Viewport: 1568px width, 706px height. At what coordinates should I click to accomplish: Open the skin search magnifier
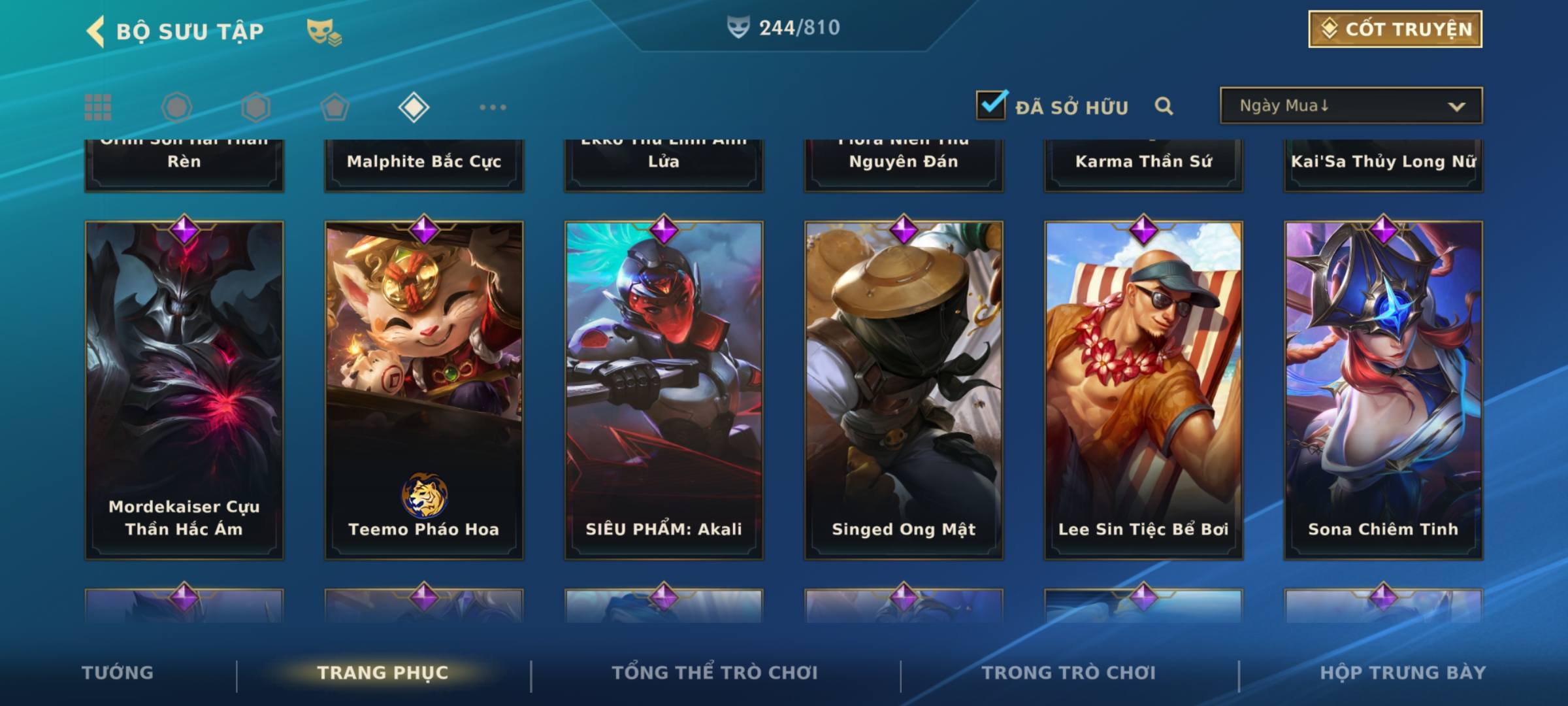tap(1164, 106)
